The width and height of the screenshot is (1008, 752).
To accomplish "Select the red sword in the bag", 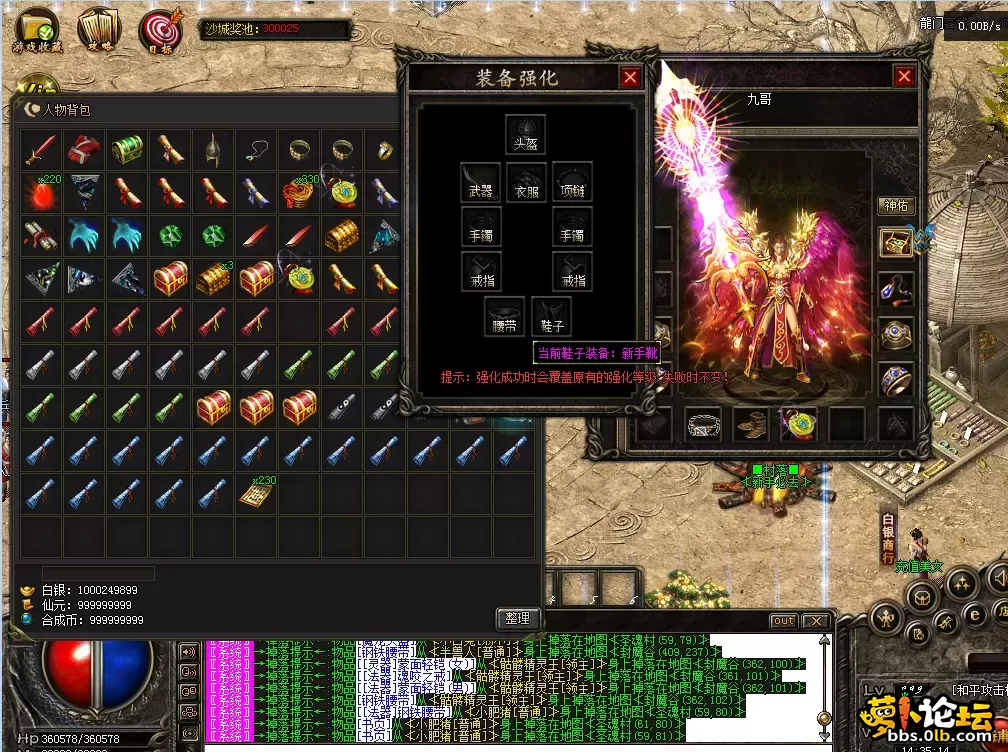I will (x=42, y=149).
